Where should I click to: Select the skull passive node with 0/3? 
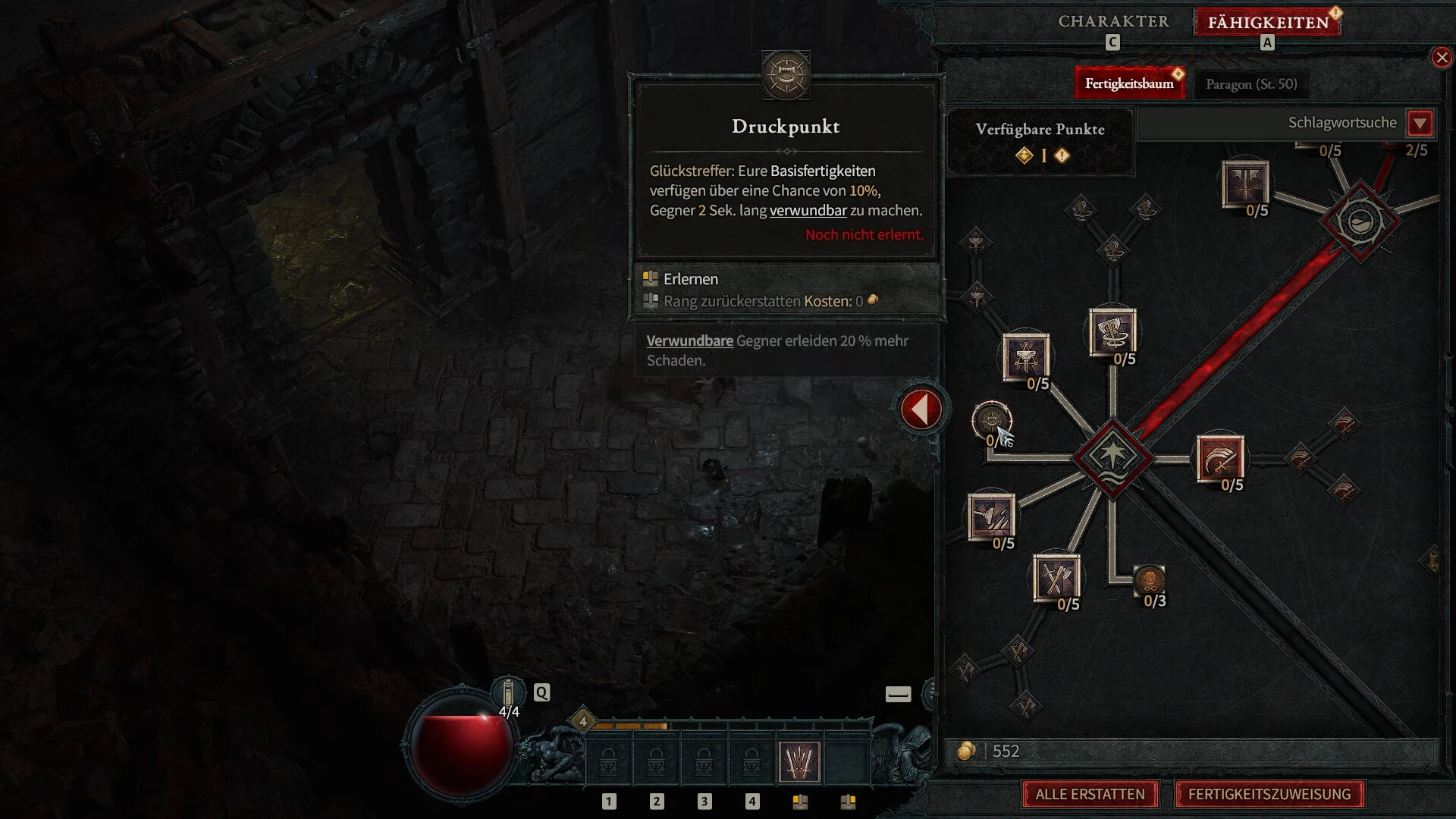1149,581
